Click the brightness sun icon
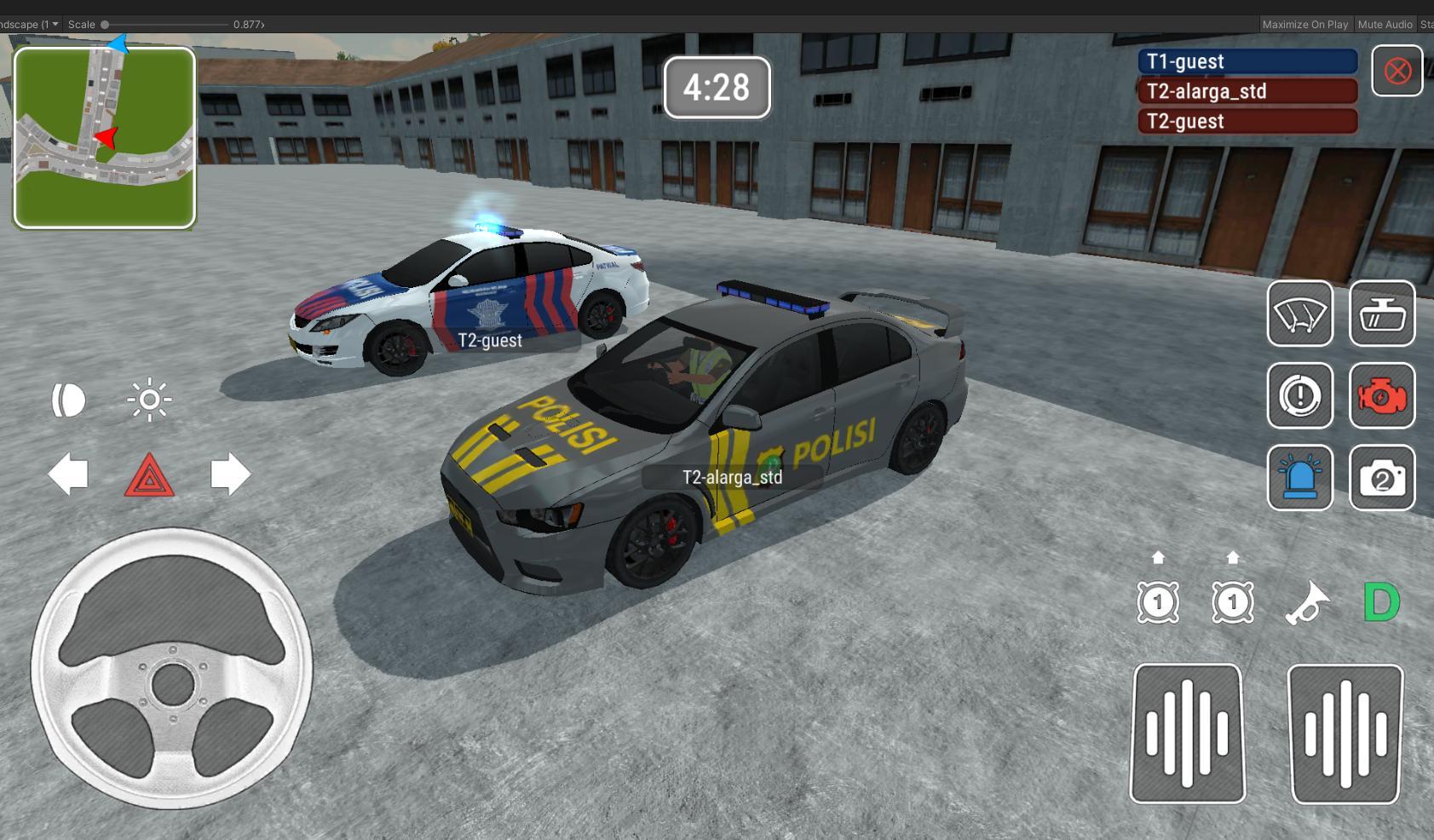Screen dimensions: 1434x840 pyautogui.click(x=150, y=398)
